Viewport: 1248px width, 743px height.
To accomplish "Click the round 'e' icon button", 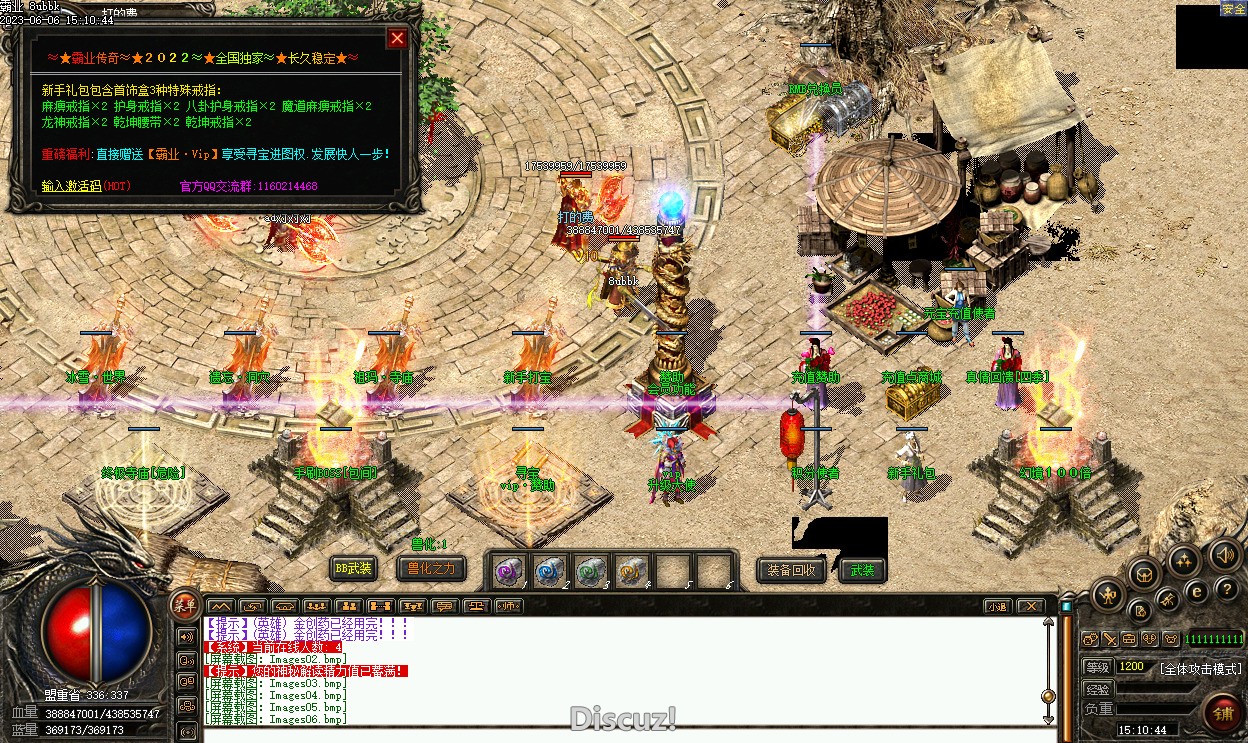I will [x=1196, y=591].
